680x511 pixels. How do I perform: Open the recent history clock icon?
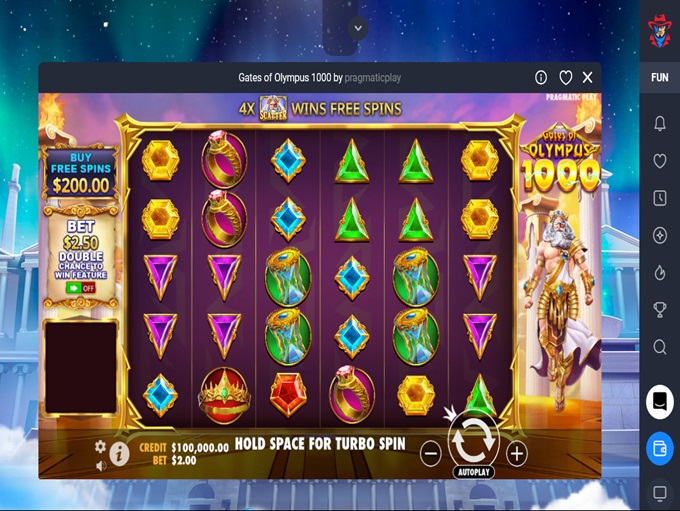tap(660, 198)
